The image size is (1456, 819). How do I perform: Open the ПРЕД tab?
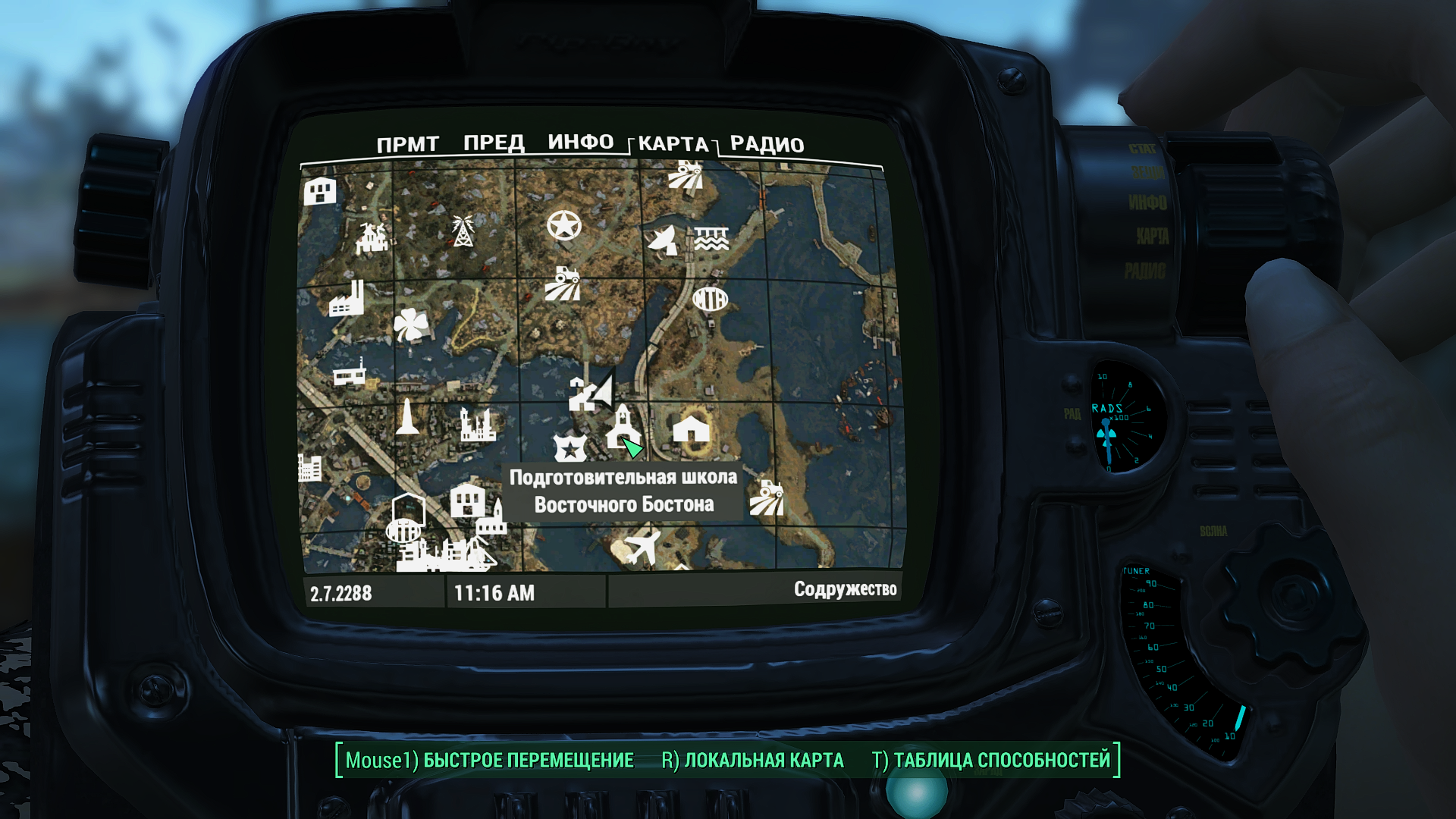[494, 143]
